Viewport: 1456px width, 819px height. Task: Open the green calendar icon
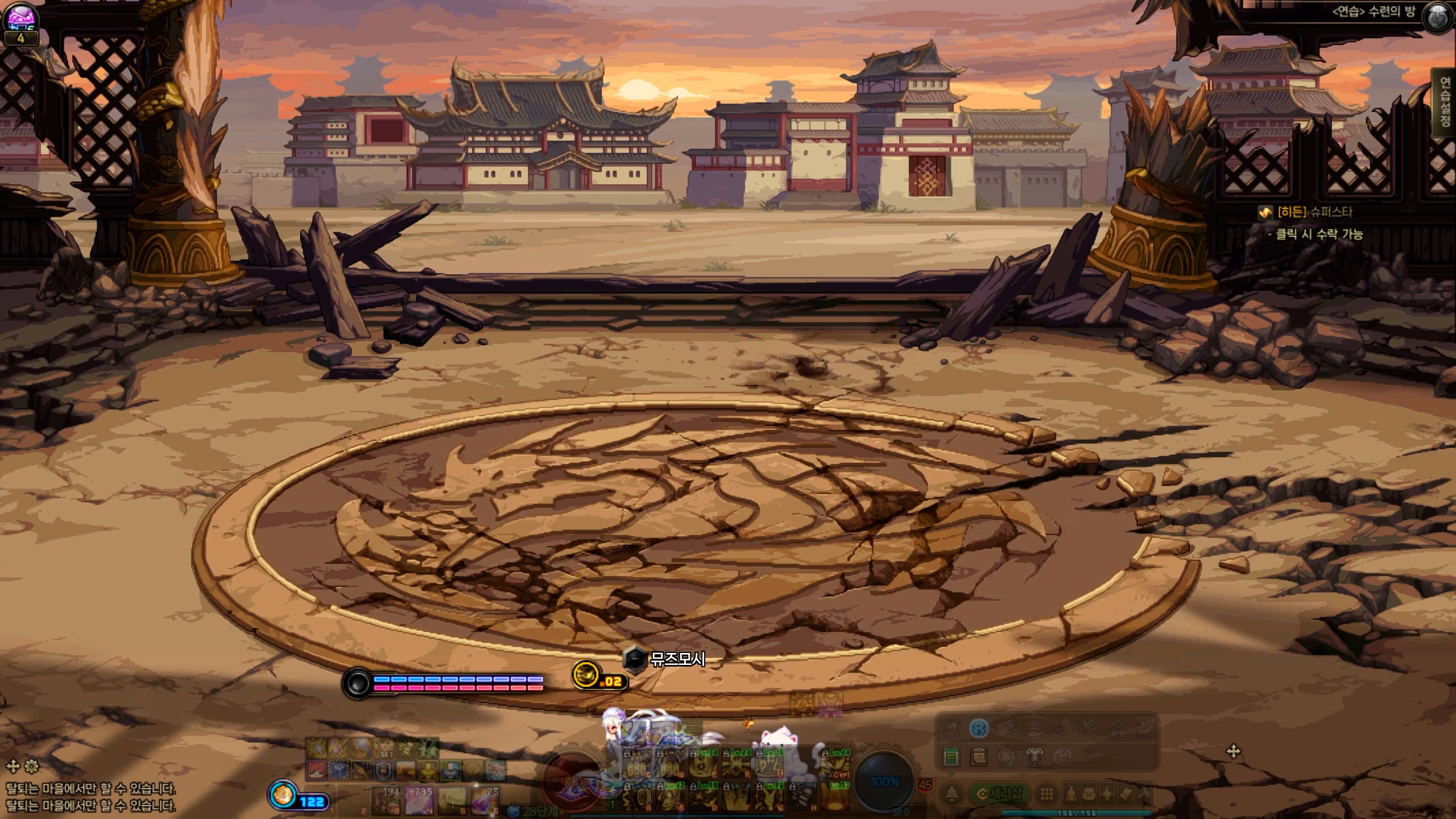(x=950, y=756)
